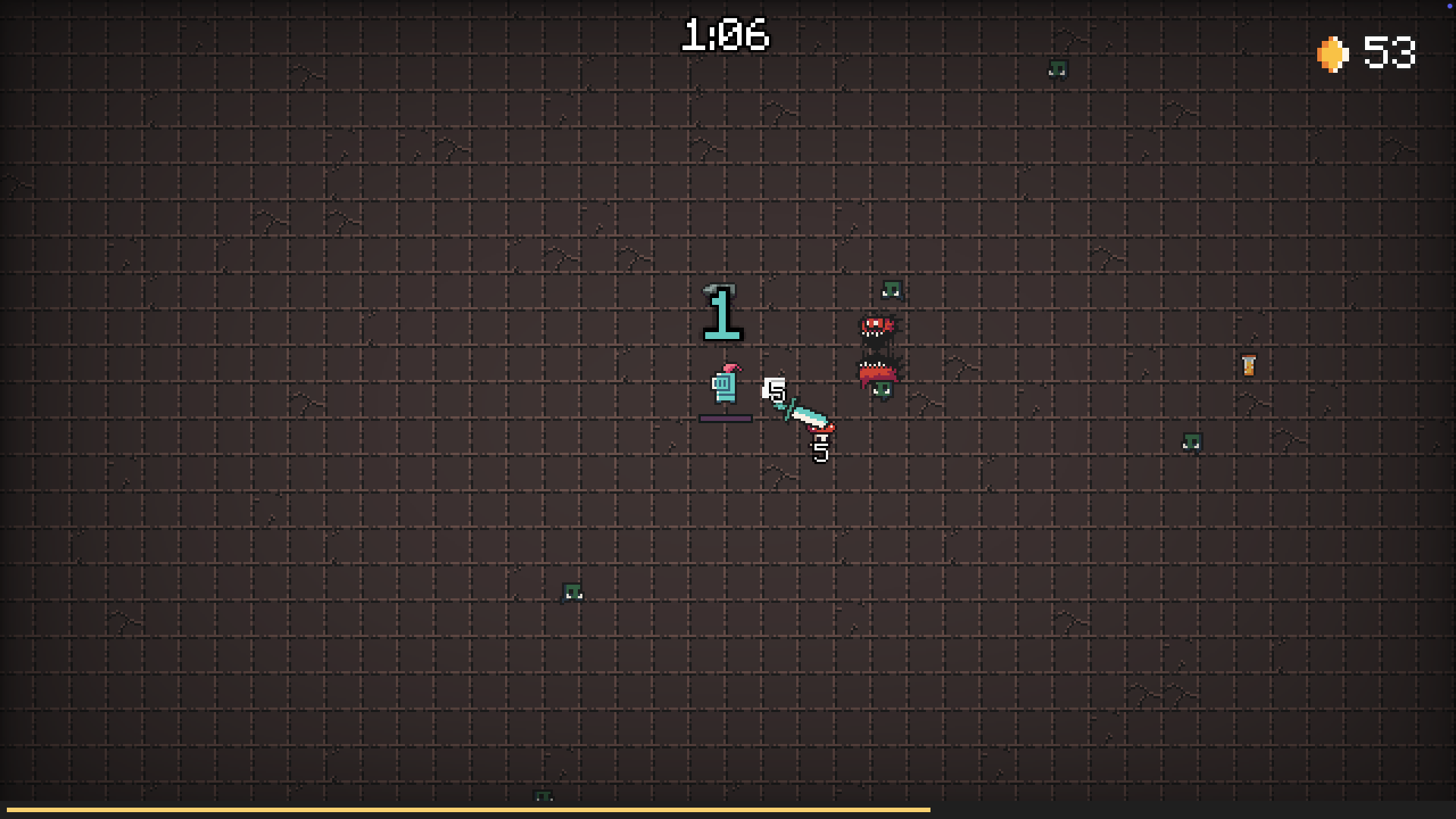Image resolution: width=1456 pixels, height=819 pixels.
Task: Click the purple health bar under the knight
Action: 726,417
